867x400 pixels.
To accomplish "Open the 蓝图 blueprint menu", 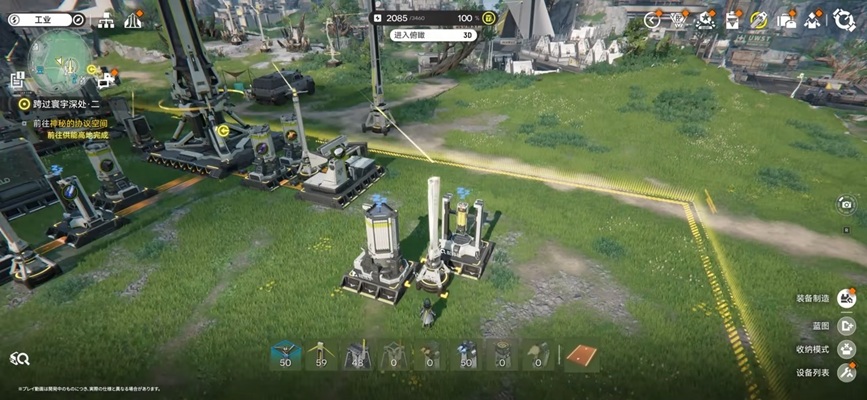I will pyautogui.click(x=847, y=324).
